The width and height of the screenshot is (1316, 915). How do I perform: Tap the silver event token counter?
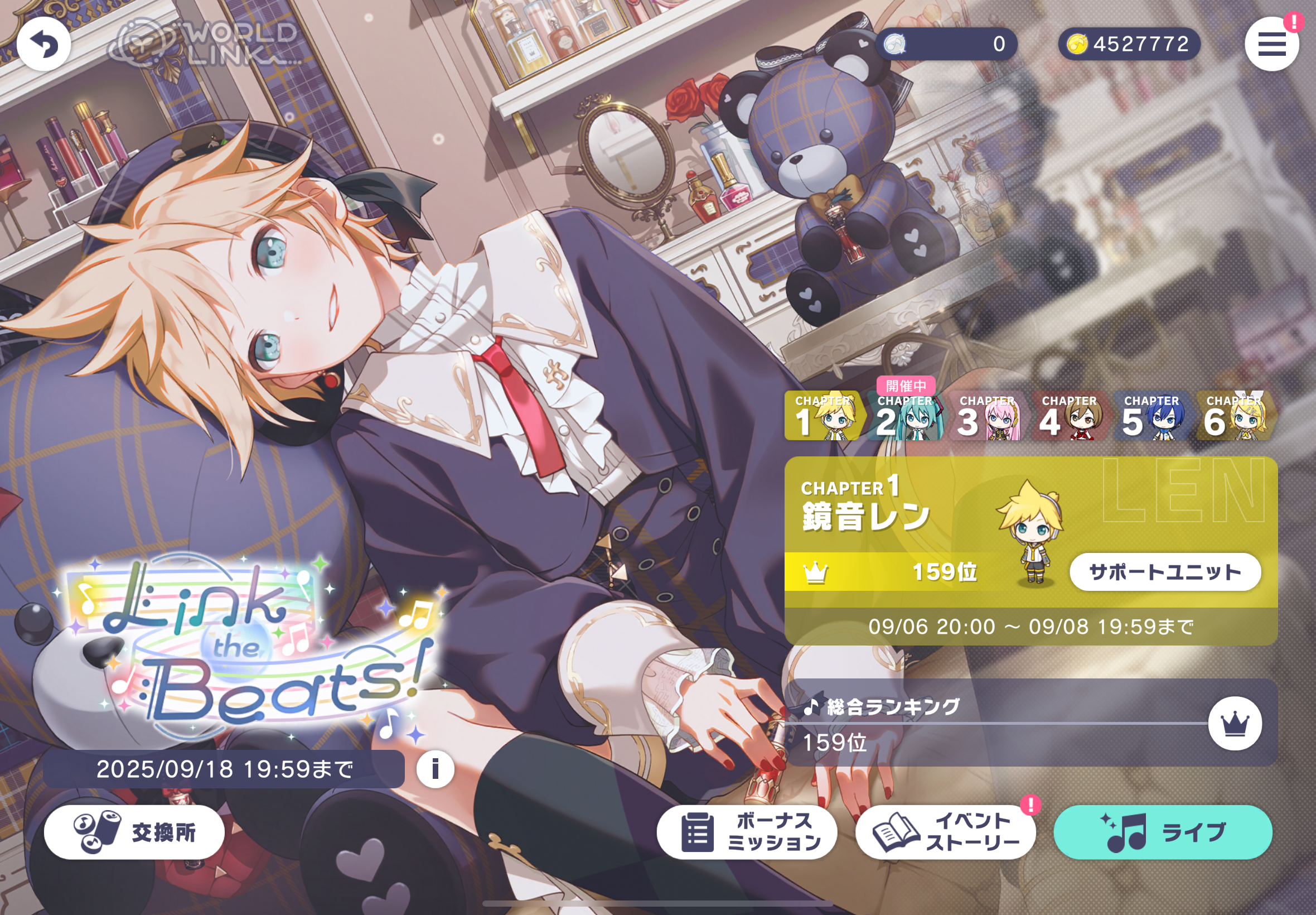click(946, 44)
